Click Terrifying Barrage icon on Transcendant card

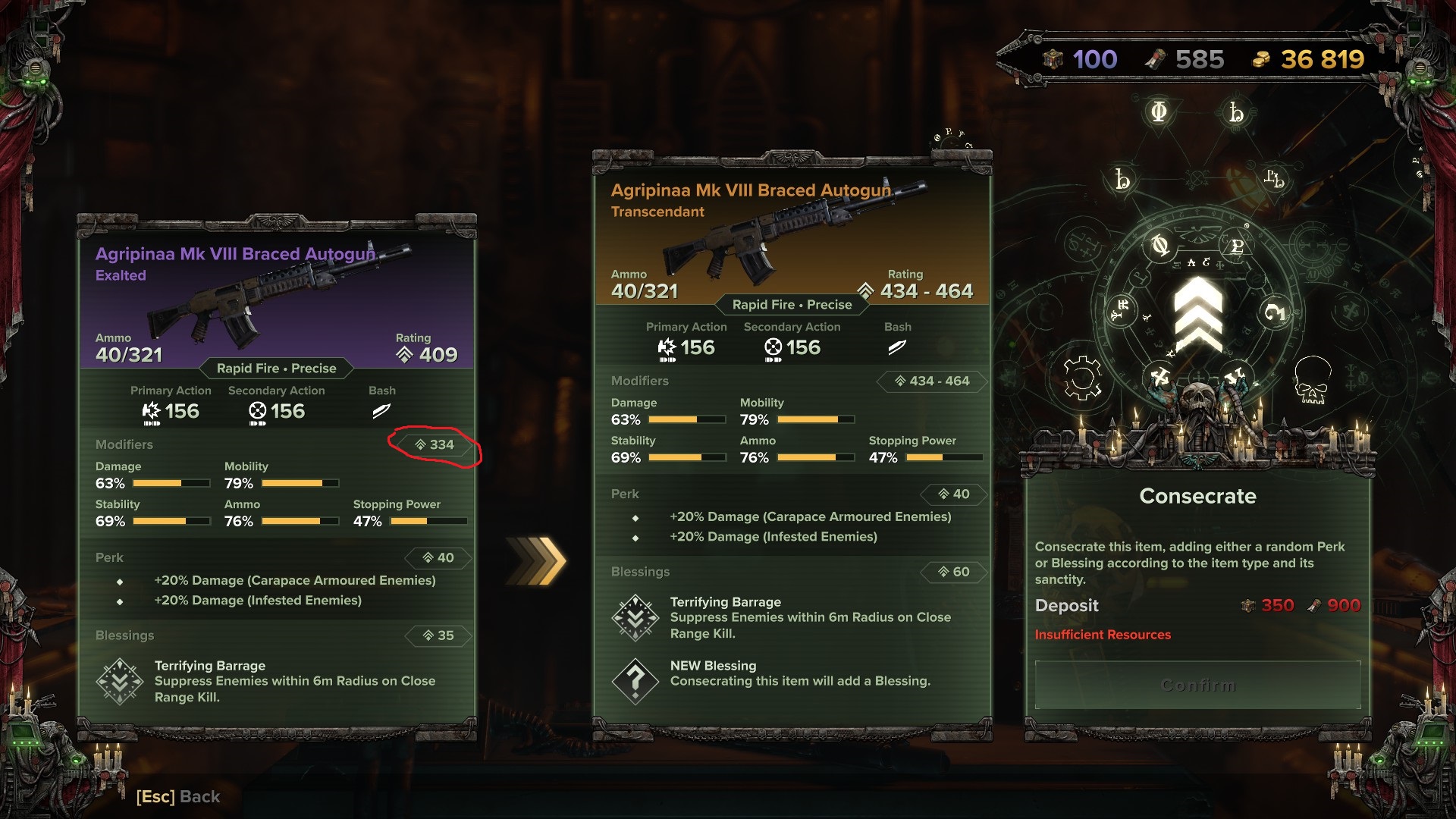[x=635, y=618]
